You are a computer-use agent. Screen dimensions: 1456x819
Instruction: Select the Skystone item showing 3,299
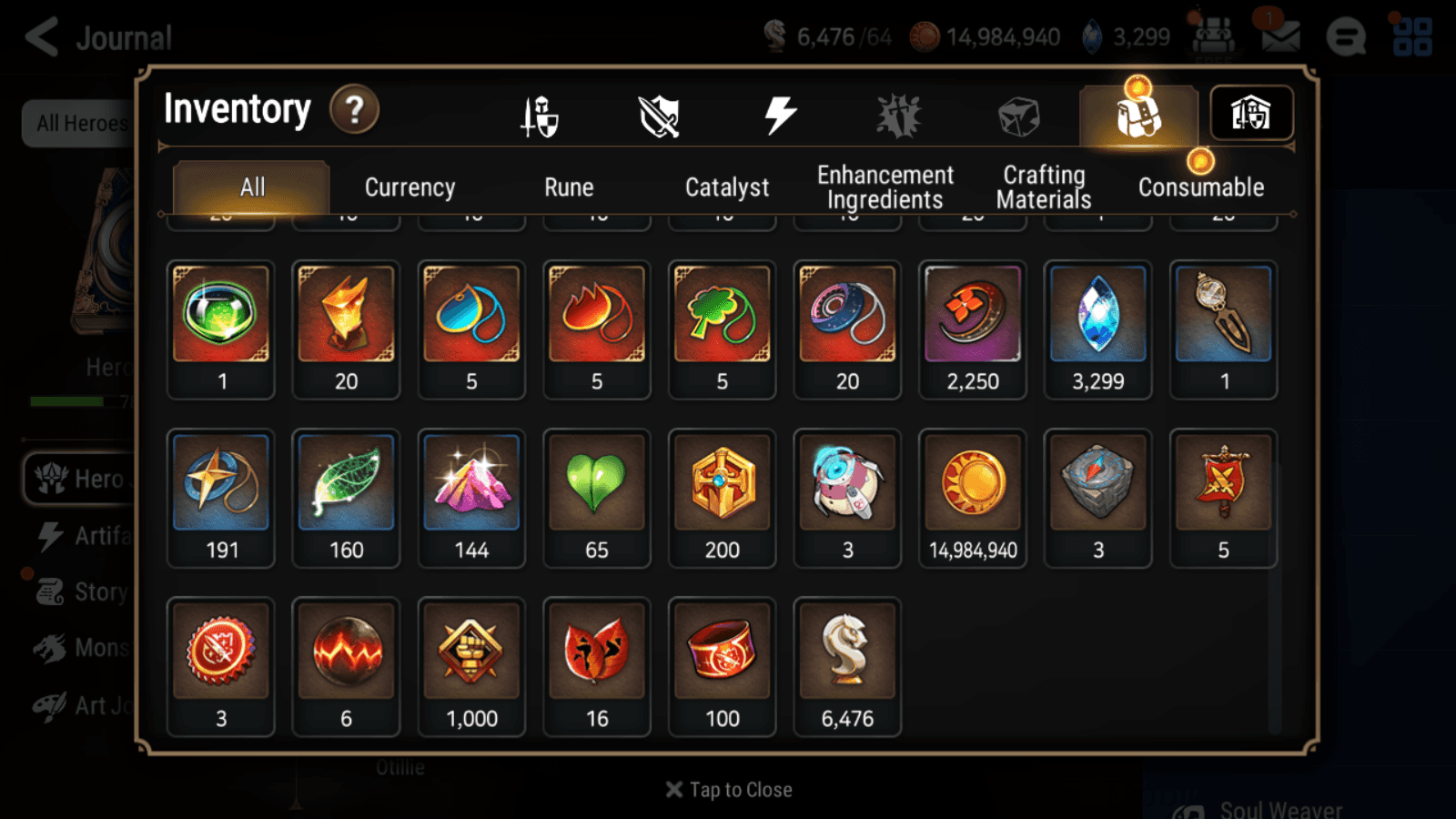pos(1097,328)
